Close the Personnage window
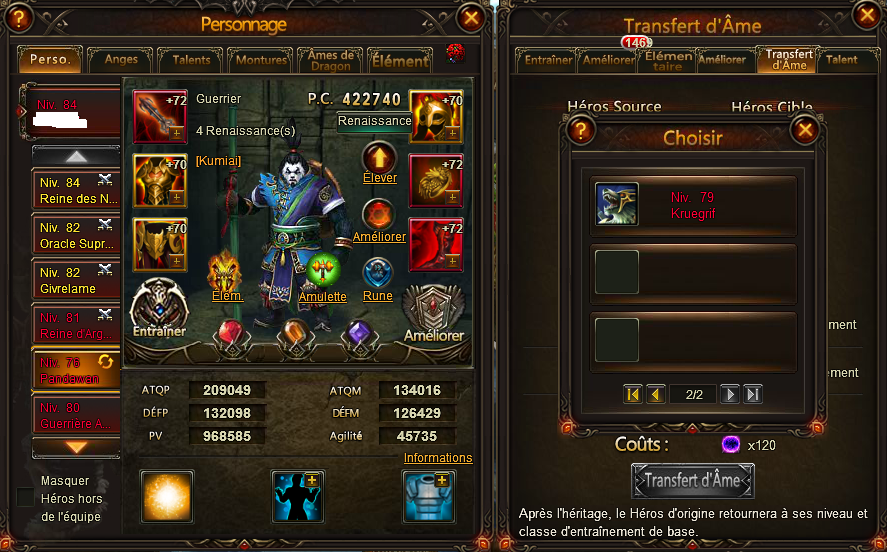This screenshot has width=887, height=552. [x=470, y=18]
